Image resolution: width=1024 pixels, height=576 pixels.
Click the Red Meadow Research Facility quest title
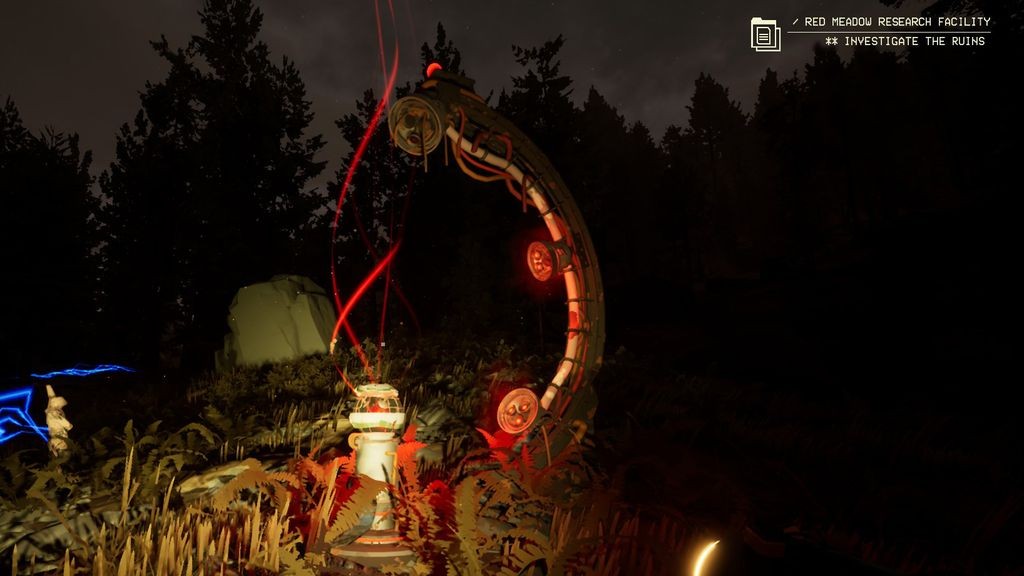(x=896, y=22)
